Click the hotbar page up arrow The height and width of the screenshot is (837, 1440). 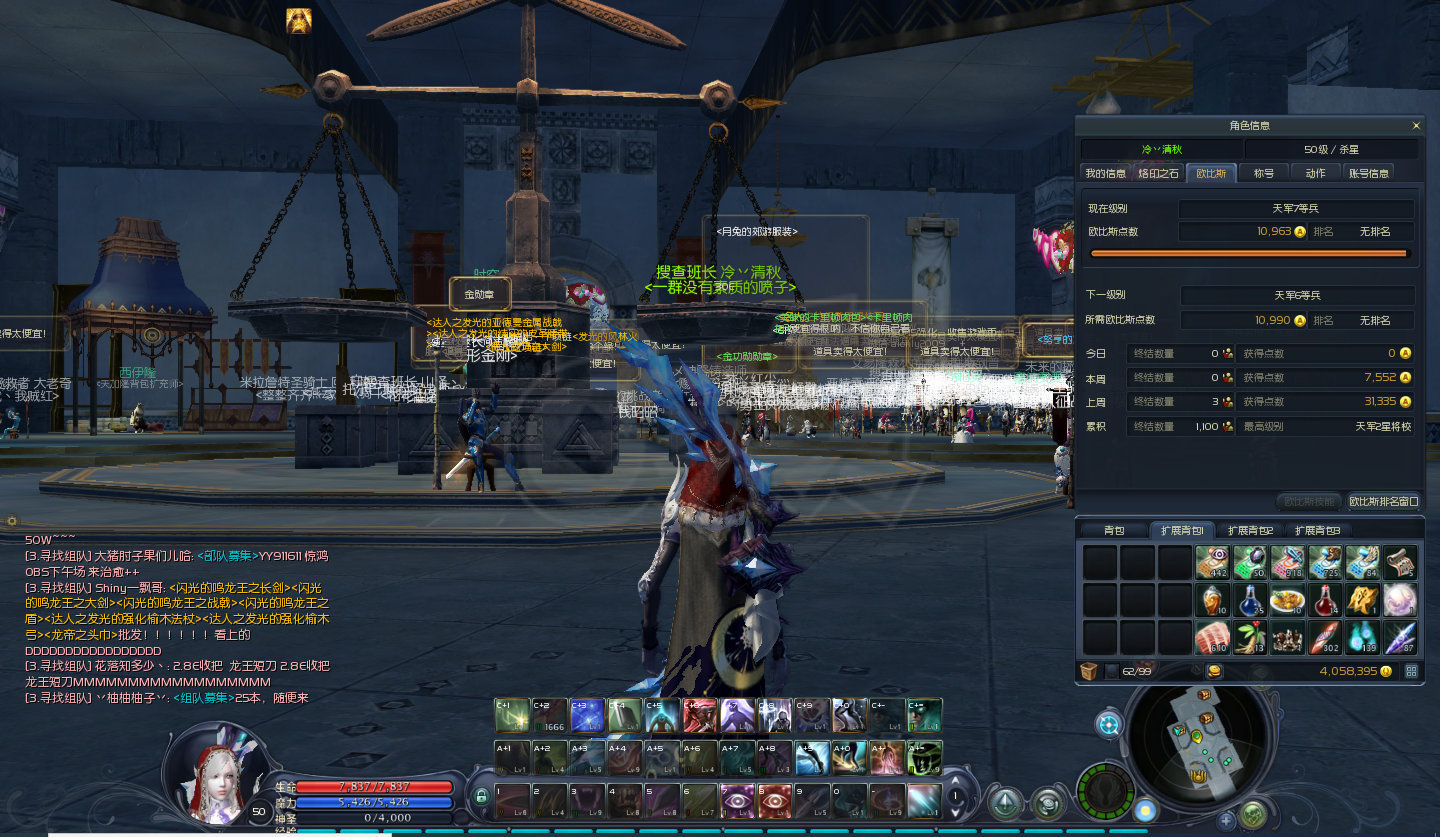[x=957, y=779]
